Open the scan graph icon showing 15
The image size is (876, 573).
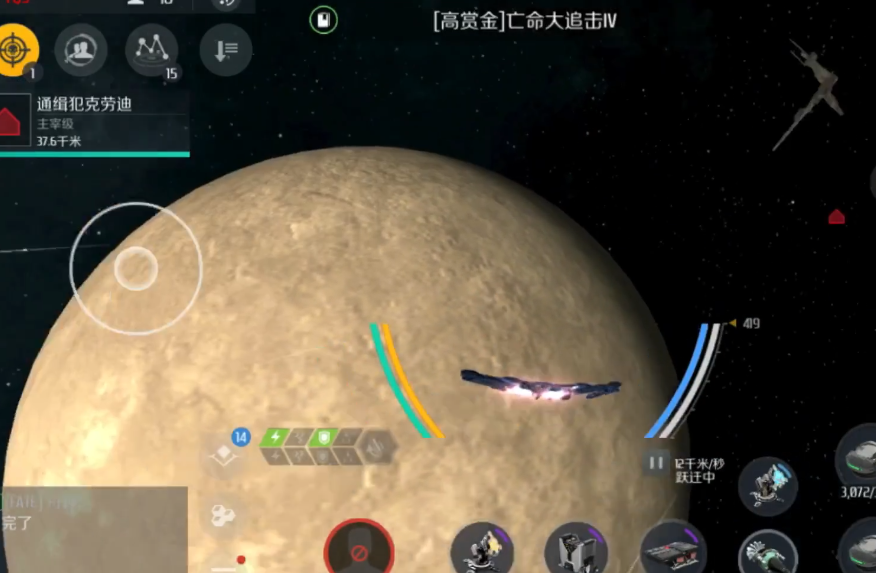151,49
